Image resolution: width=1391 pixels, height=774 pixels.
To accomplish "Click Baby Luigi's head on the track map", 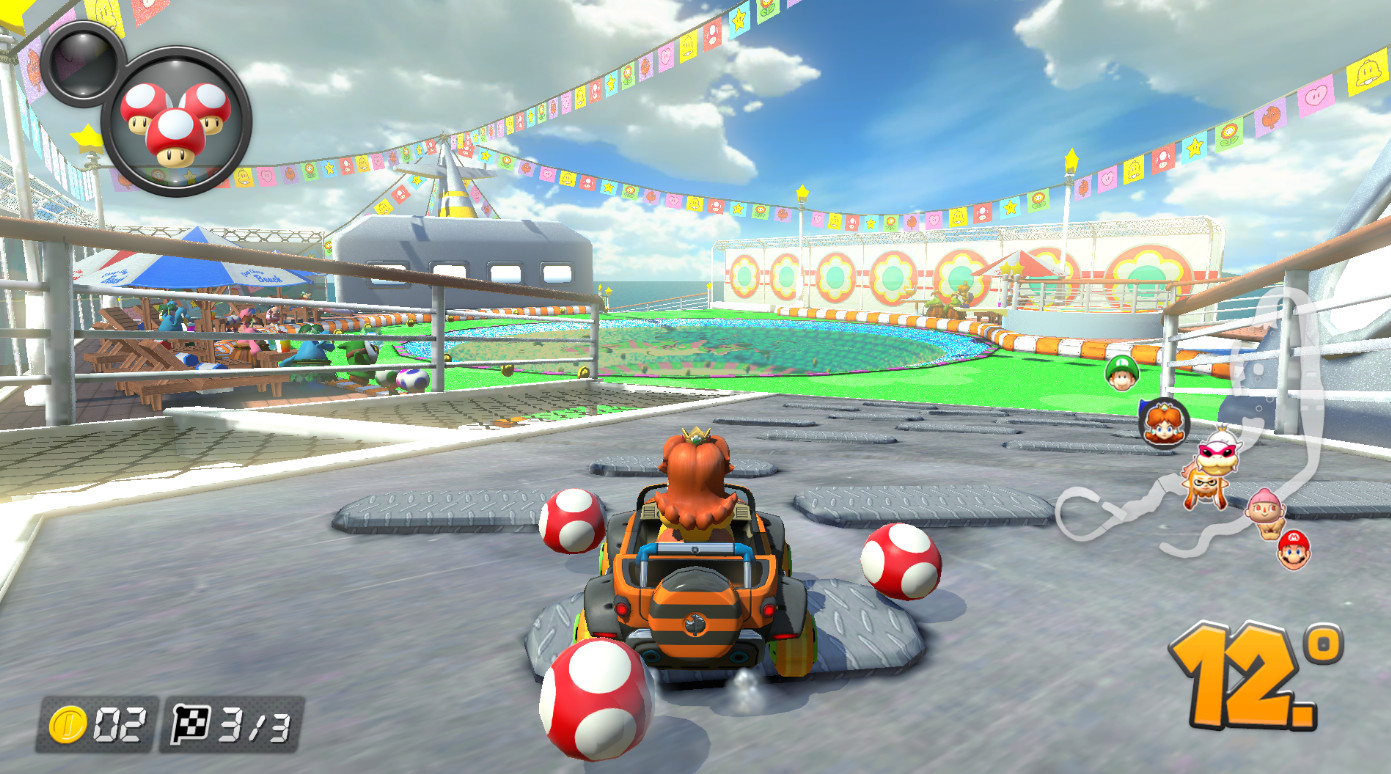I will click(1122, 374).
